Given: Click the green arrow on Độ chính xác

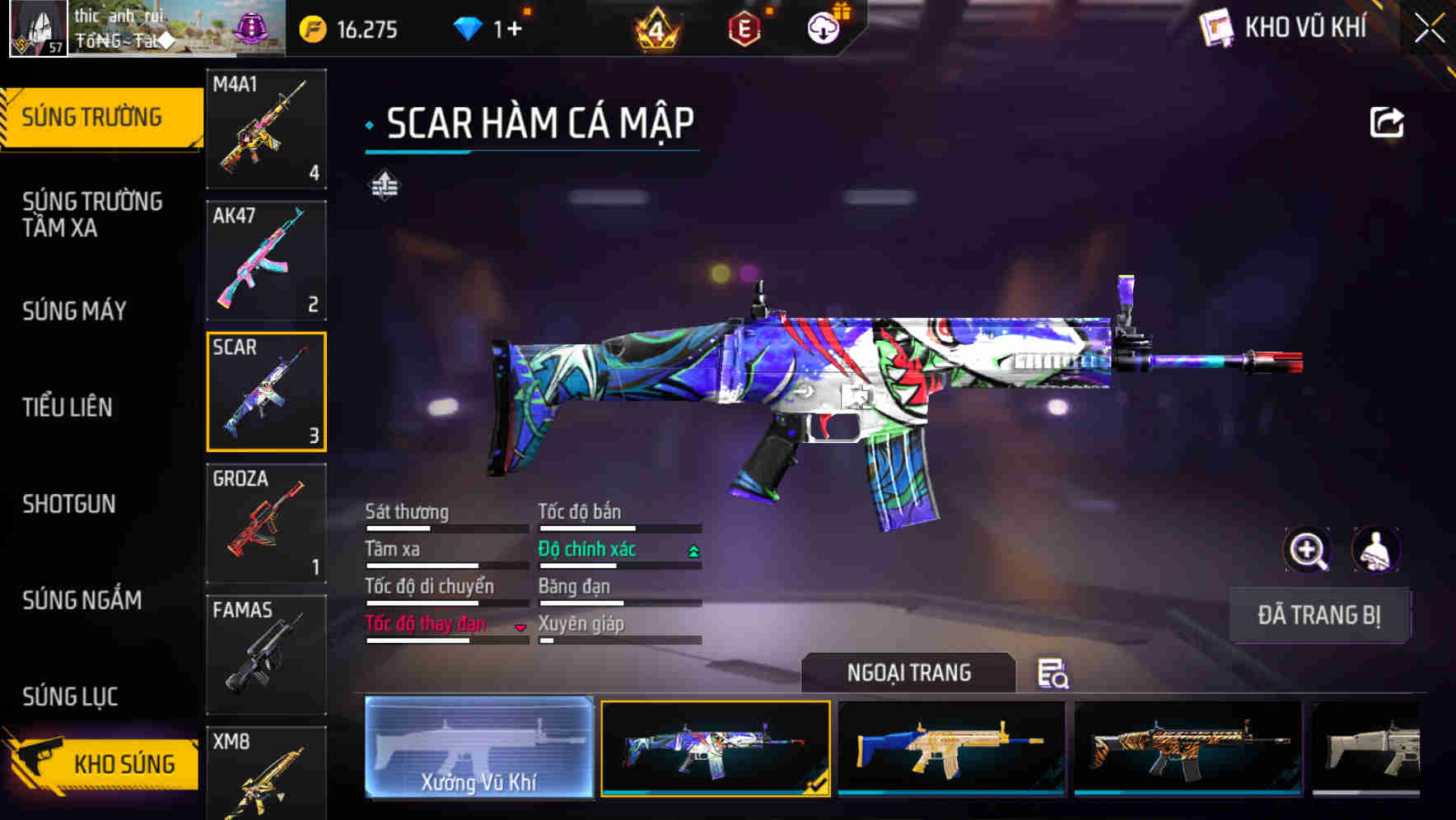Looking at the screenshot, I should (692, 551).
